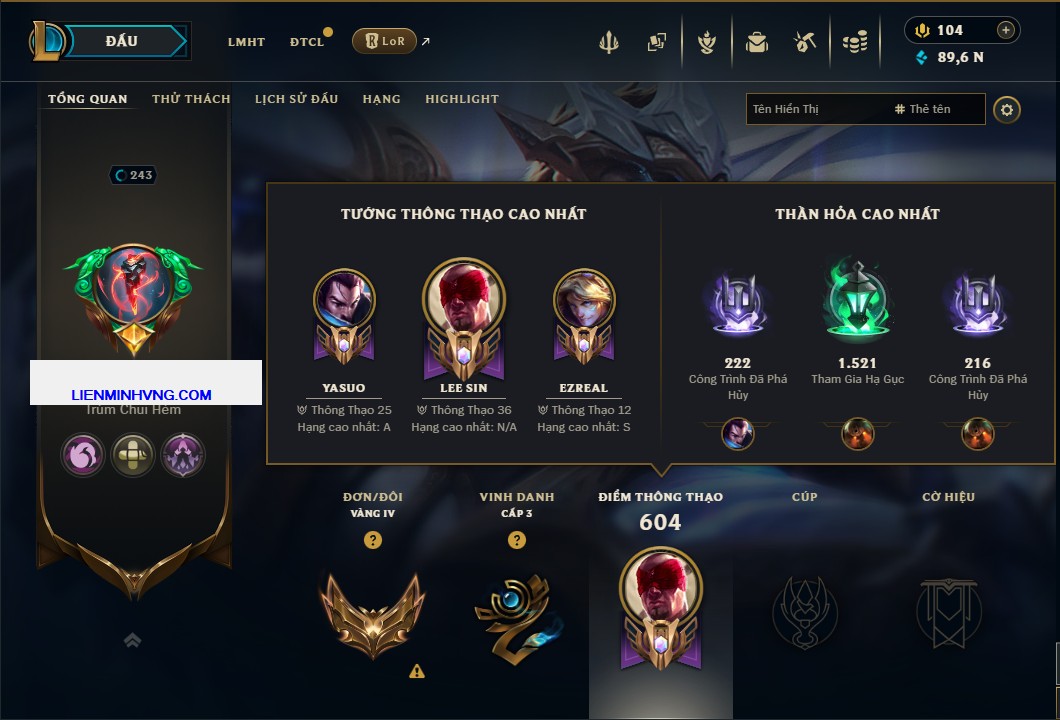Screen dimensions: 1060x720
Task: Select the TỔNG QUAN tab
Action: pyautogui.click(x=88, y=99)
